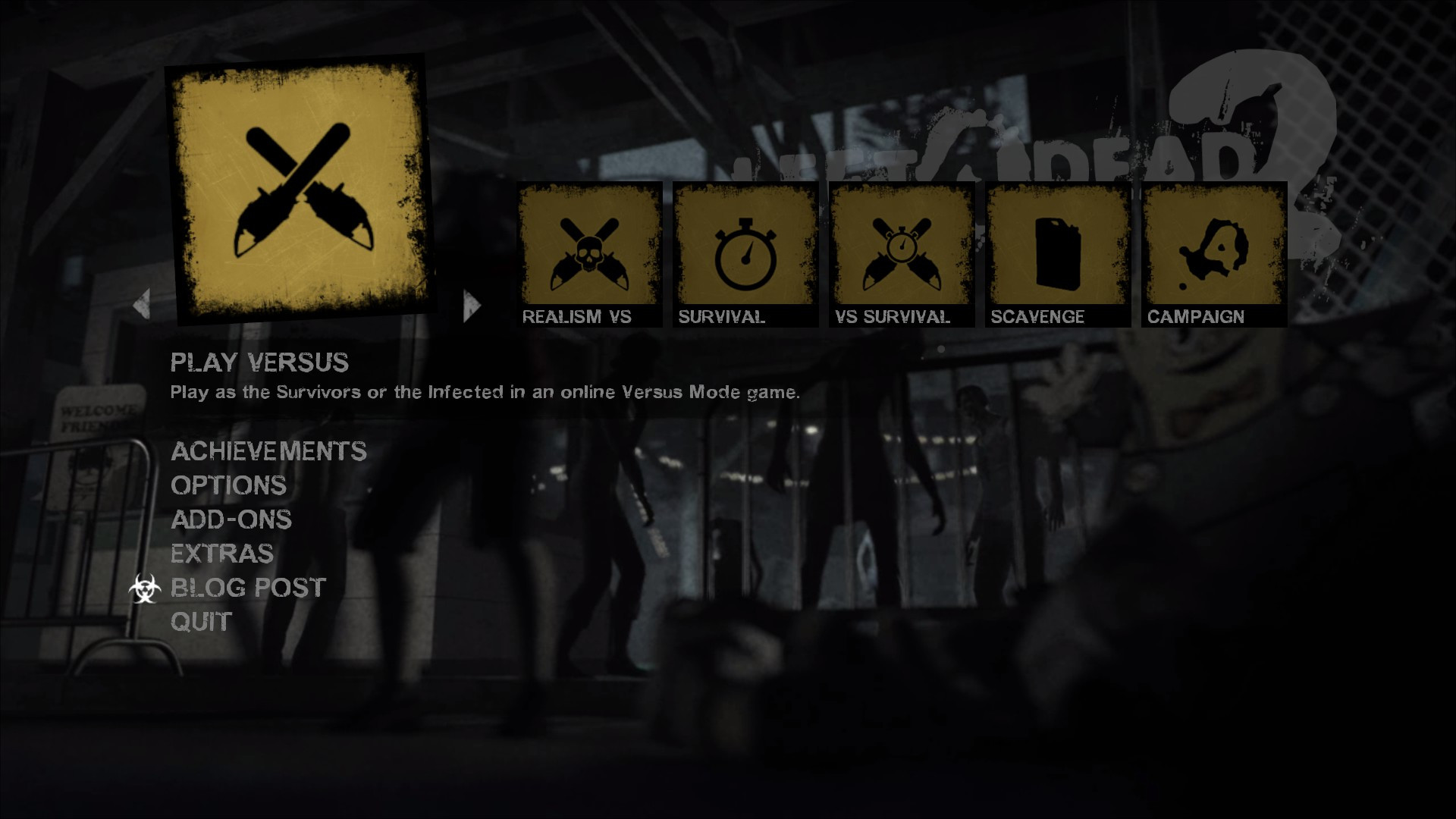Select the VS Survival mode icon
1456x819 pixels.
tap(901, 250)
